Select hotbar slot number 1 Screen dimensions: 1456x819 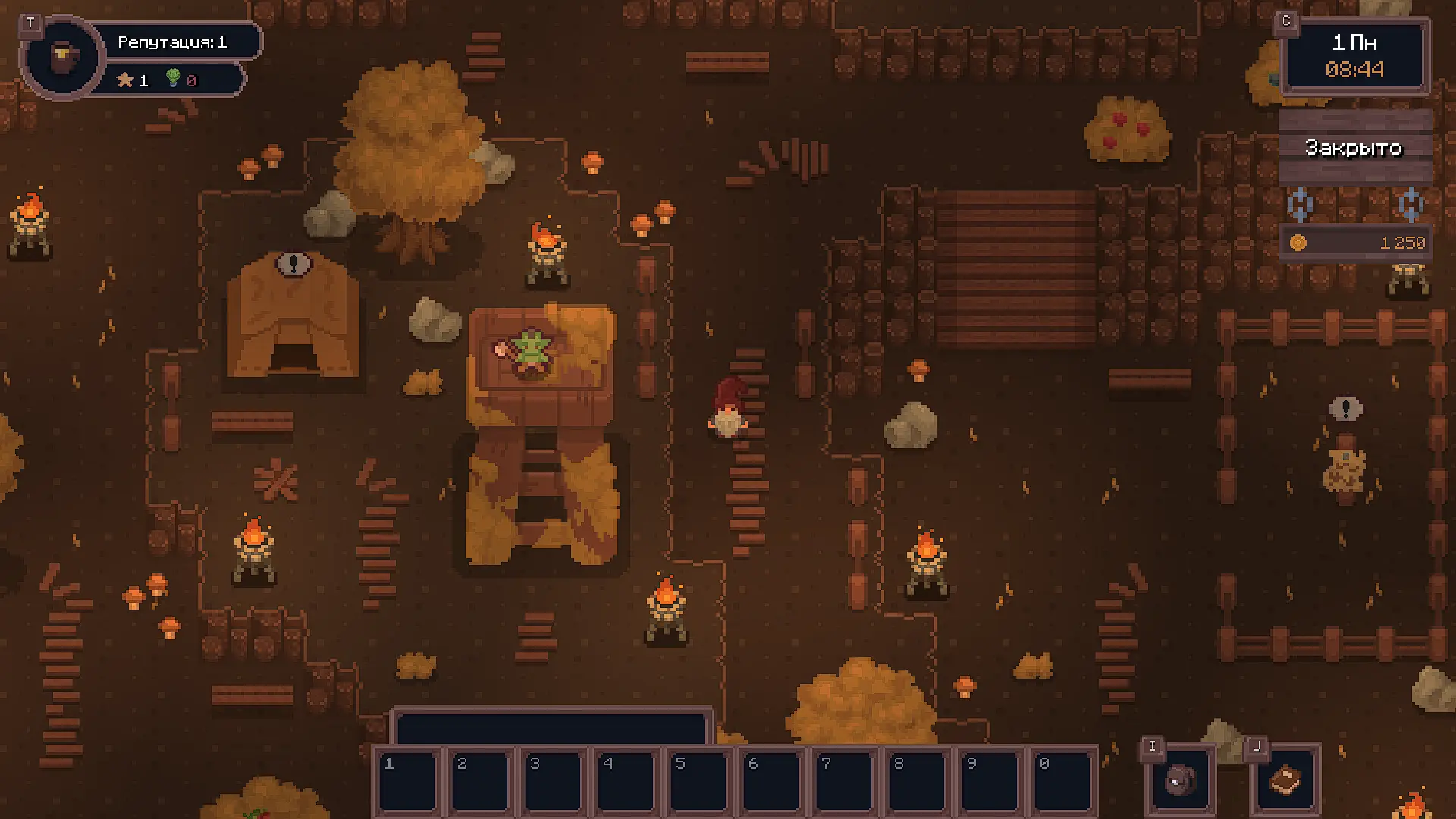coord(409,781)
